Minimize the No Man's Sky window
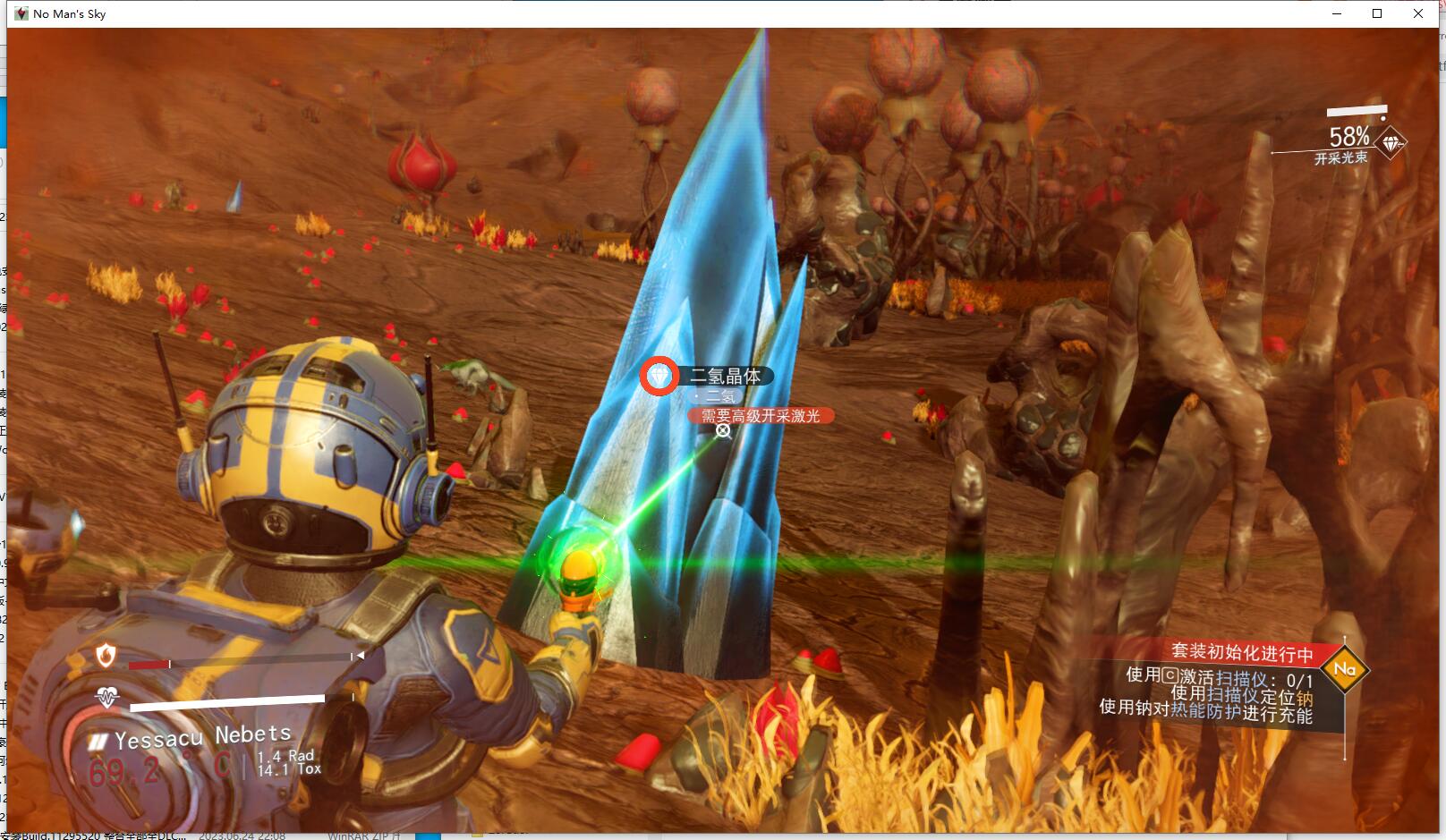This screenshot has width=1446, height=840. [1338, 13]
